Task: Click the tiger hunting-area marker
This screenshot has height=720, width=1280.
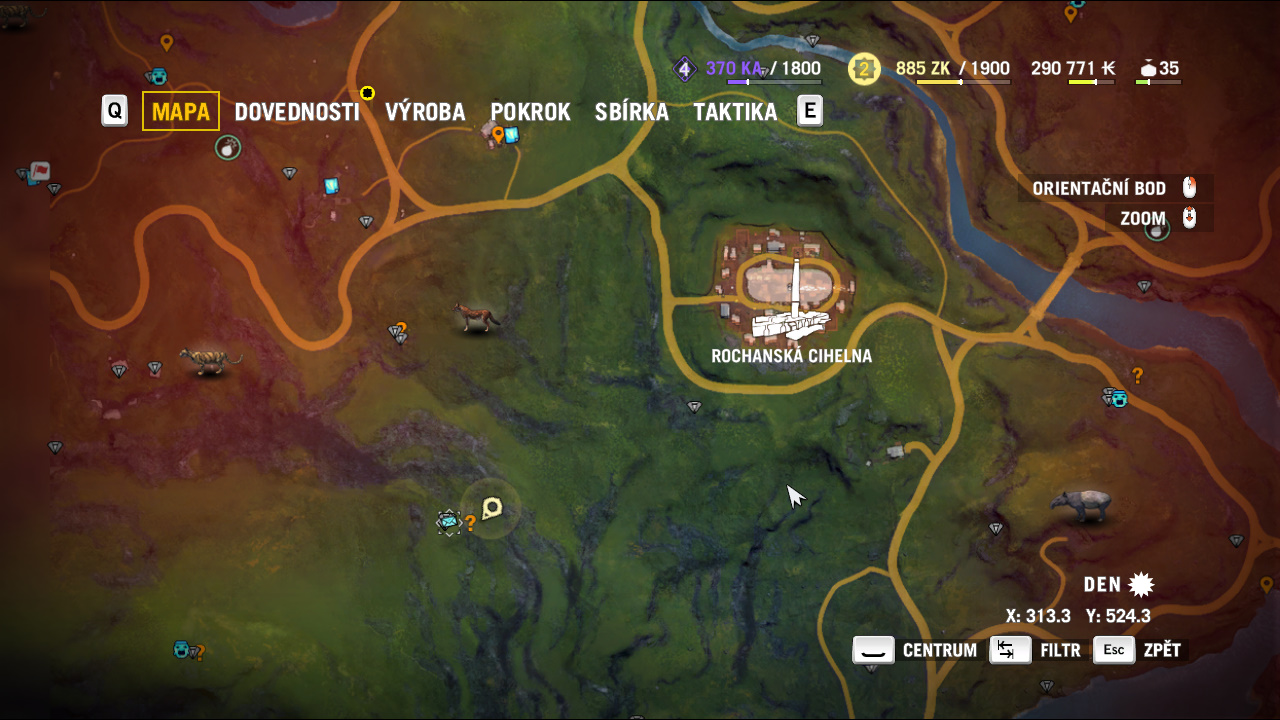Action: pyautogui.click(x=210, y=360)
